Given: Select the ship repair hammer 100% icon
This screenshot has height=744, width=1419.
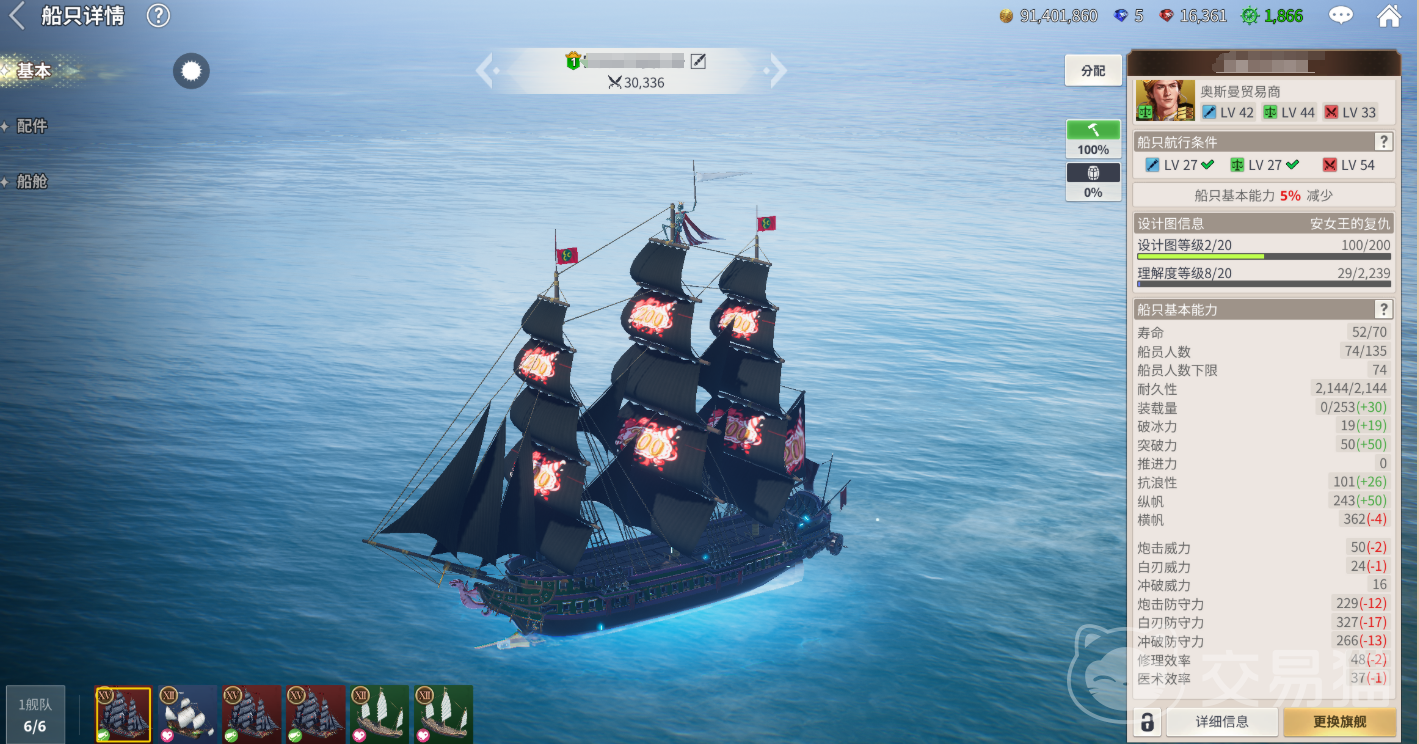Looking at the screenshot, I should 1093,138.
